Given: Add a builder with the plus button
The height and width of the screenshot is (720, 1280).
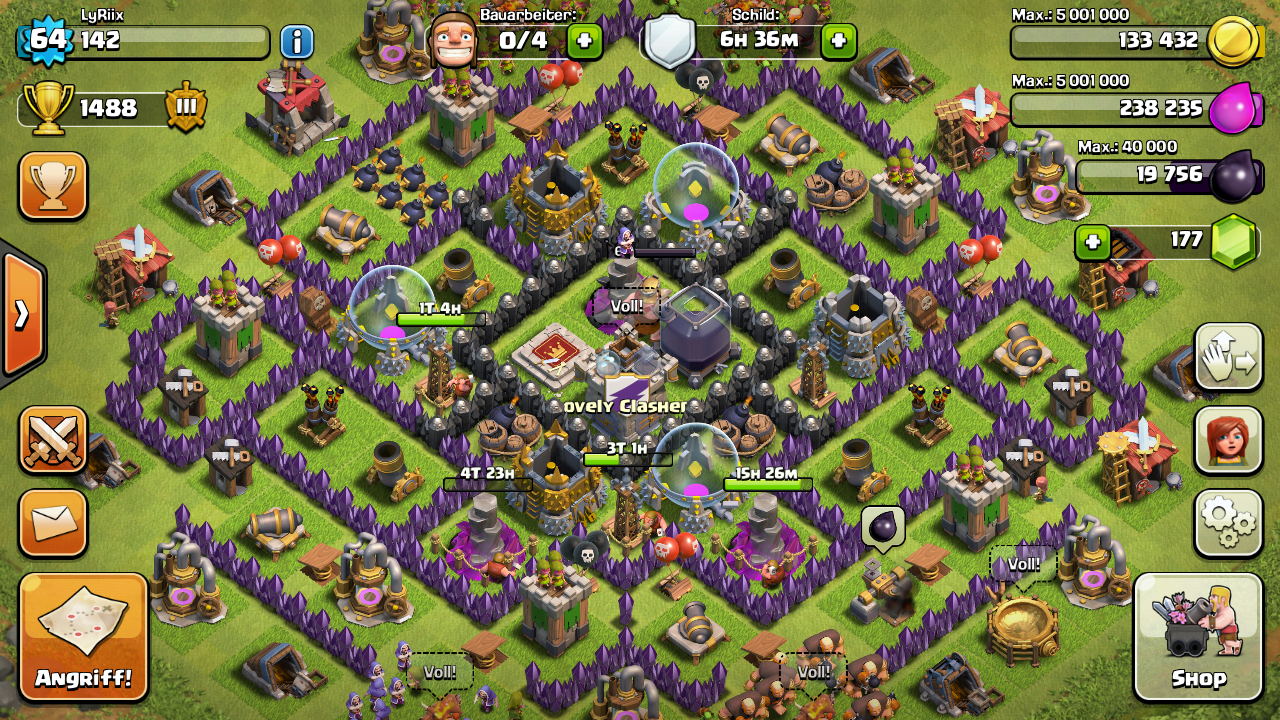Looking at the screenshot, I should click(x=584, y=41).
